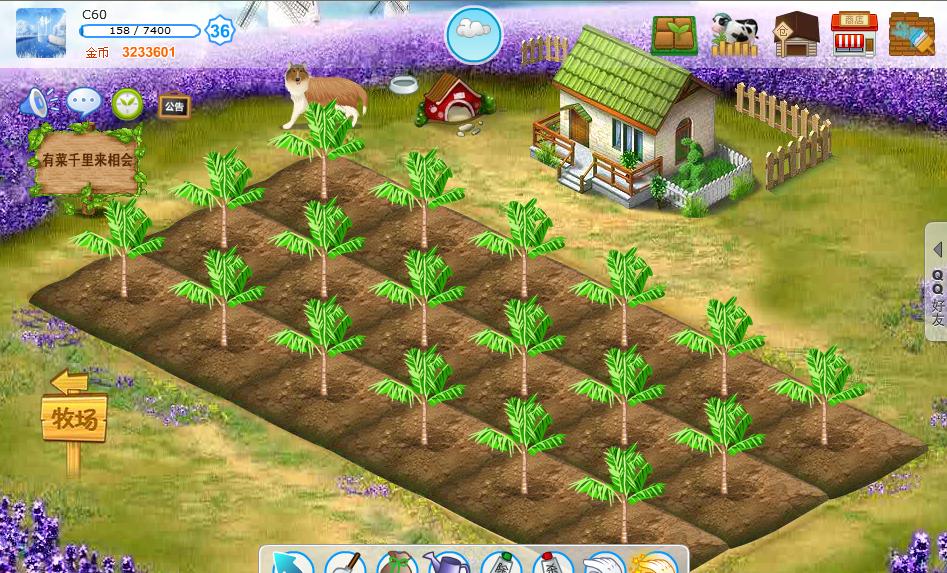Open the cow ranch icon

point(735,34)
